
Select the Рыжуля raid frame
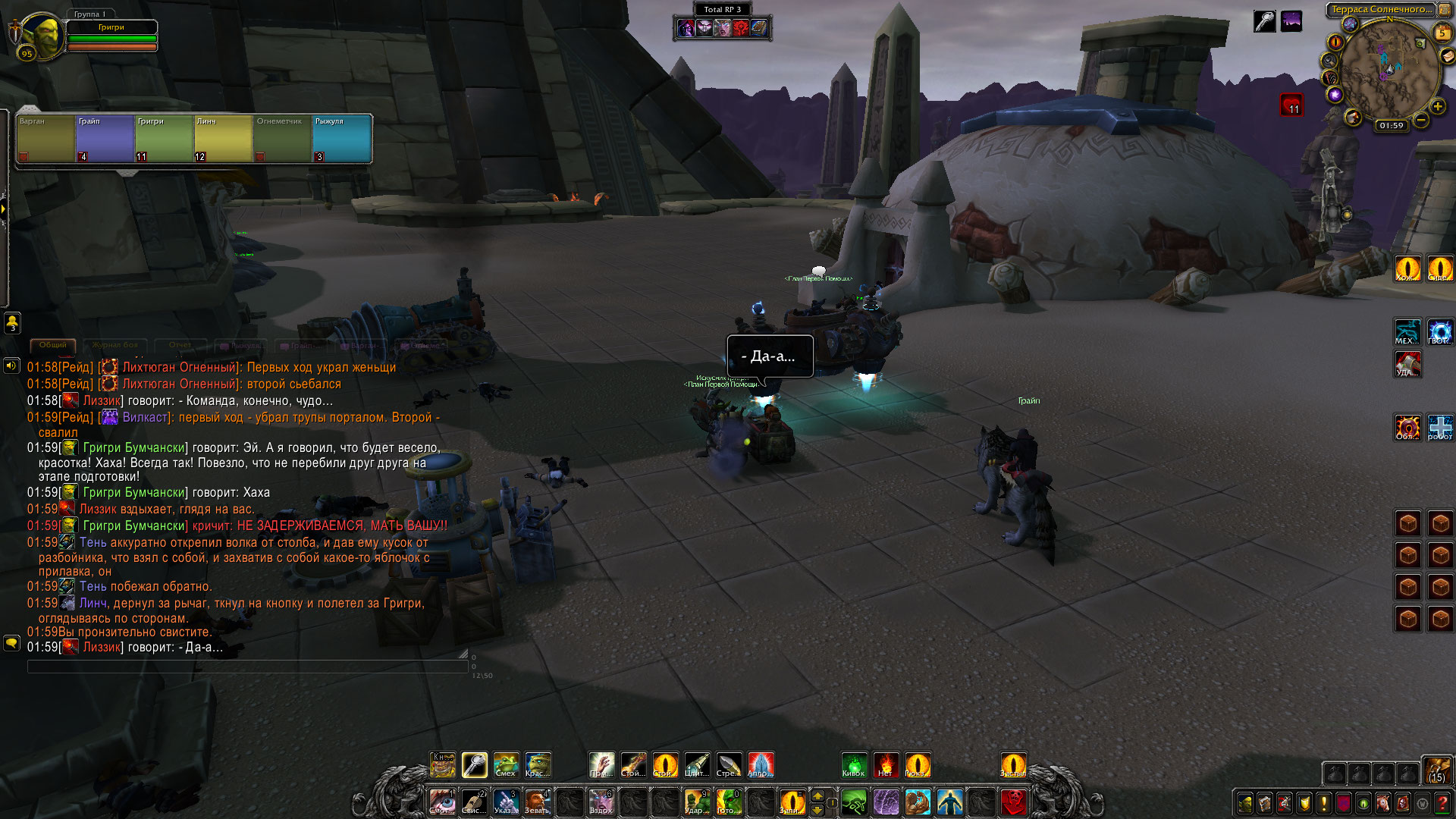[x=341, y=138]
